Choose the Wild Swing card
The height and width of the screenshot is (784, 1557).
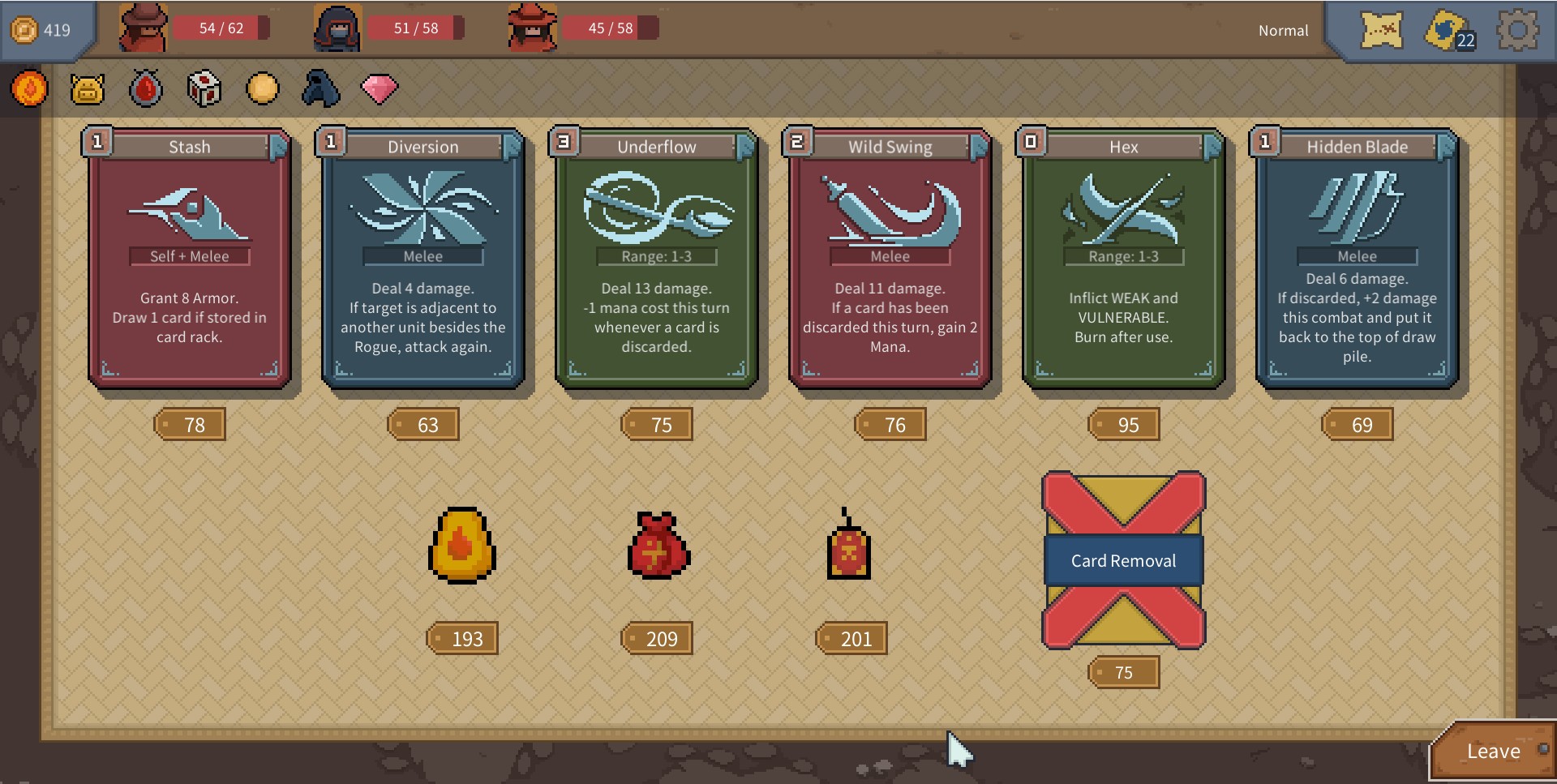[890, 258]
